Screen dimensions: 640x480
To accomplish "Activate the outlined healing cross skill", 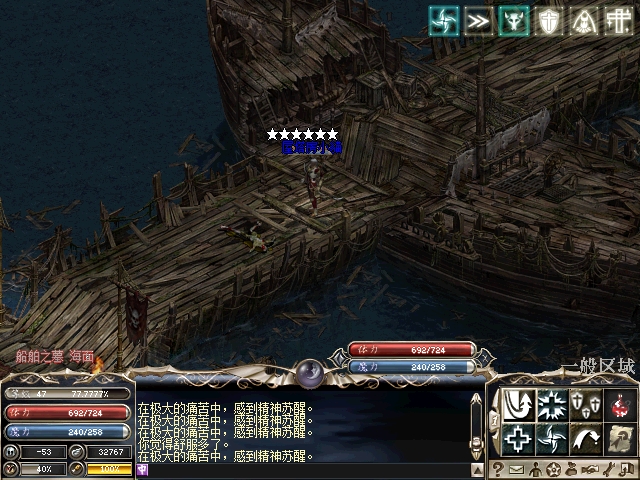I will [x=517, y=438].
